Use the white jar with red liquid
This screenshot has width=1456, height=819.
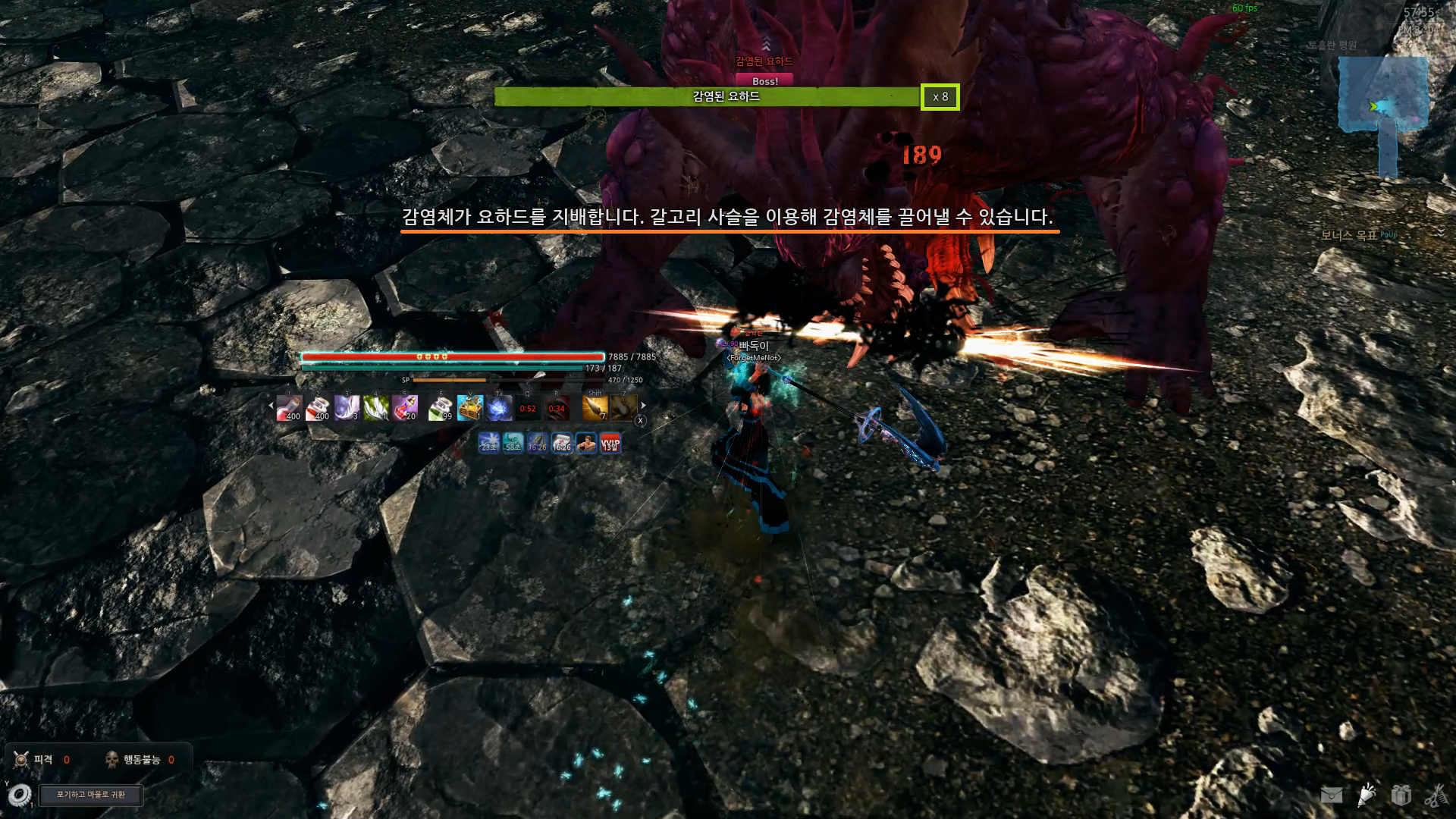pyautogui.click(x=318, y=408)
